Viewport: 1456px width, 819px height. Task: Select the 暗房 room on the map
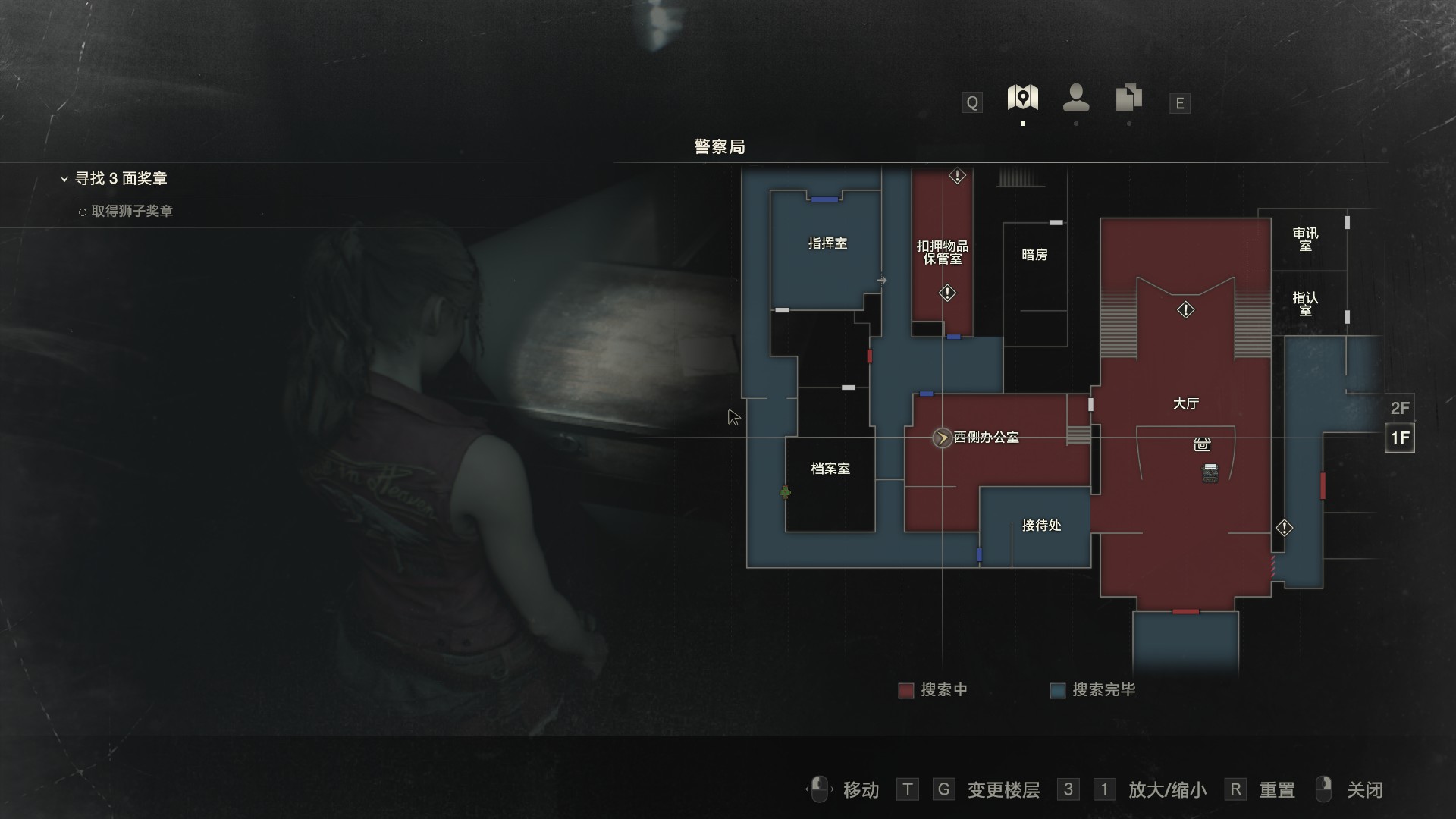tap(1034, 255)
